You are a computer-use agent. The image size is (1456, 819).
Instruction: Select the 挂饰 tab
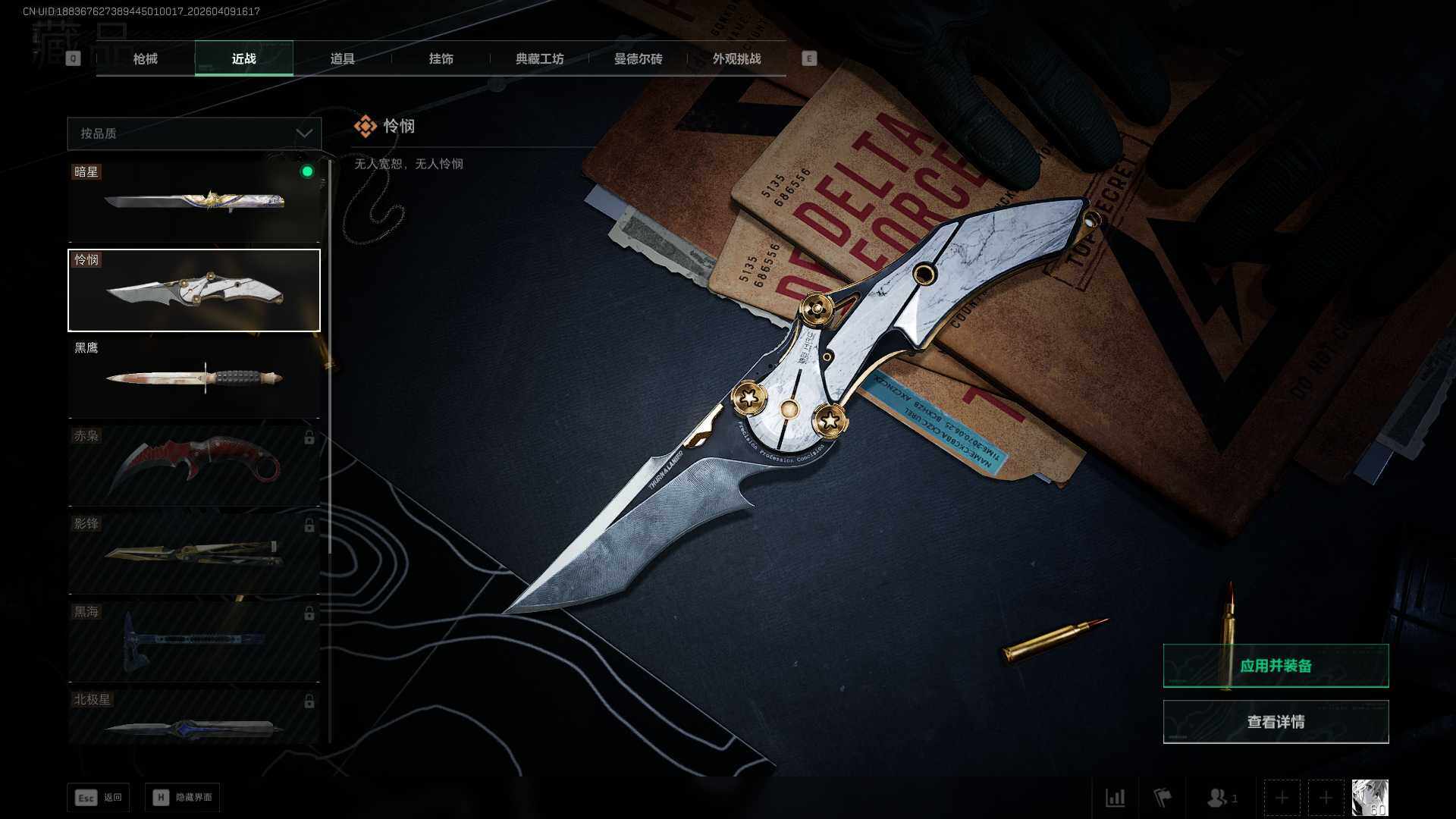[441, 58]
